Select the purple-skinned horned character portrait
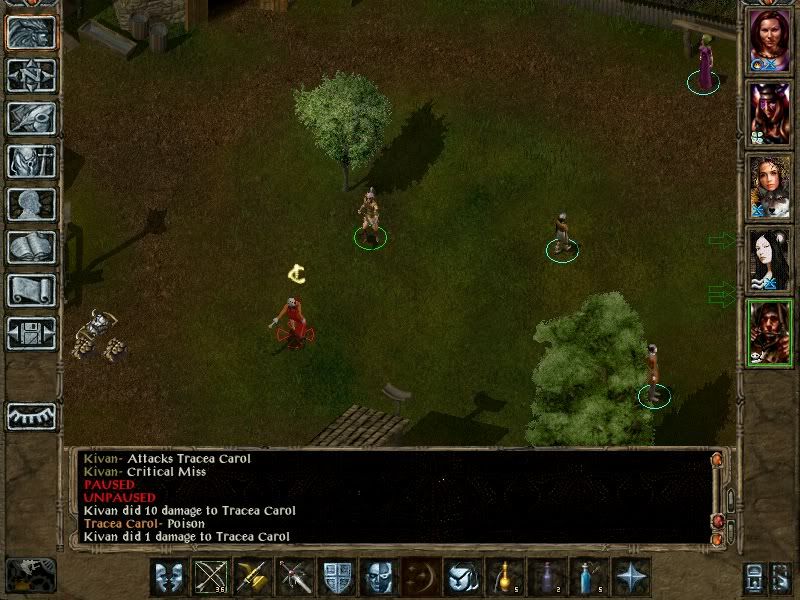The height and width of the screenshot is (600, 800). [x=769, y=112]
